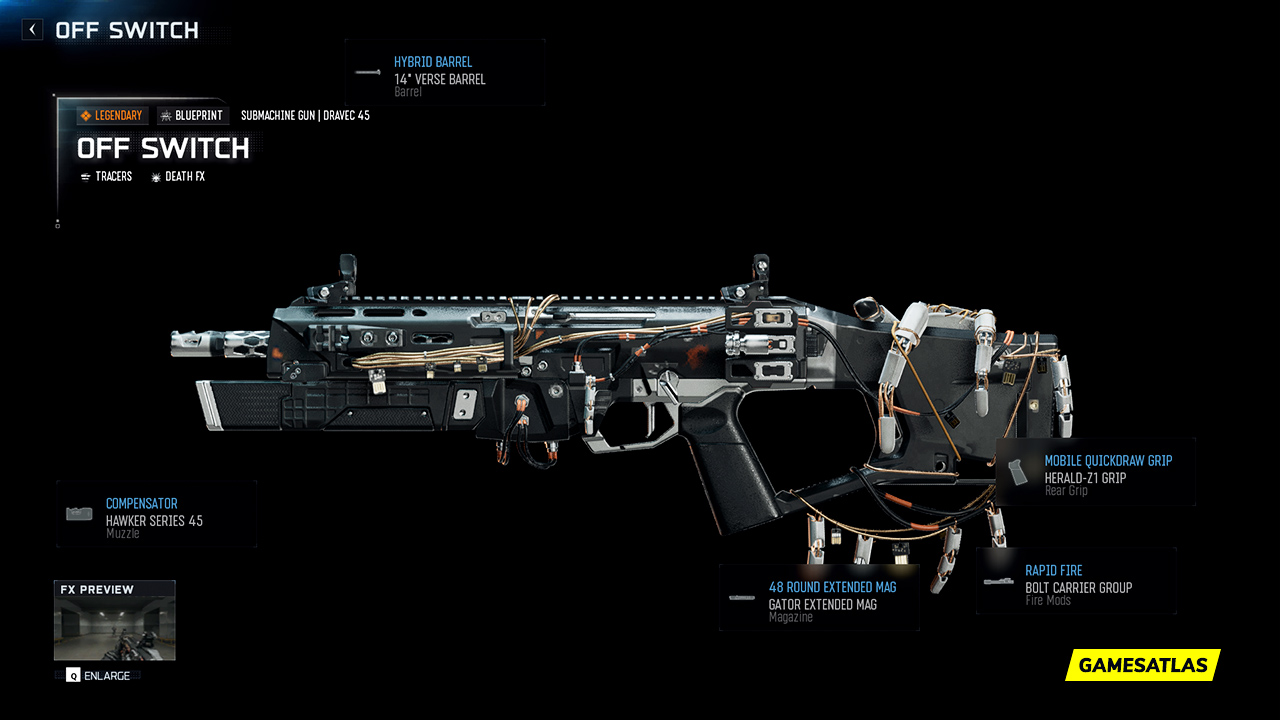Select the Hawker Series 45 muzzle card
1280x720 pixels.
[x=155, y=513]
